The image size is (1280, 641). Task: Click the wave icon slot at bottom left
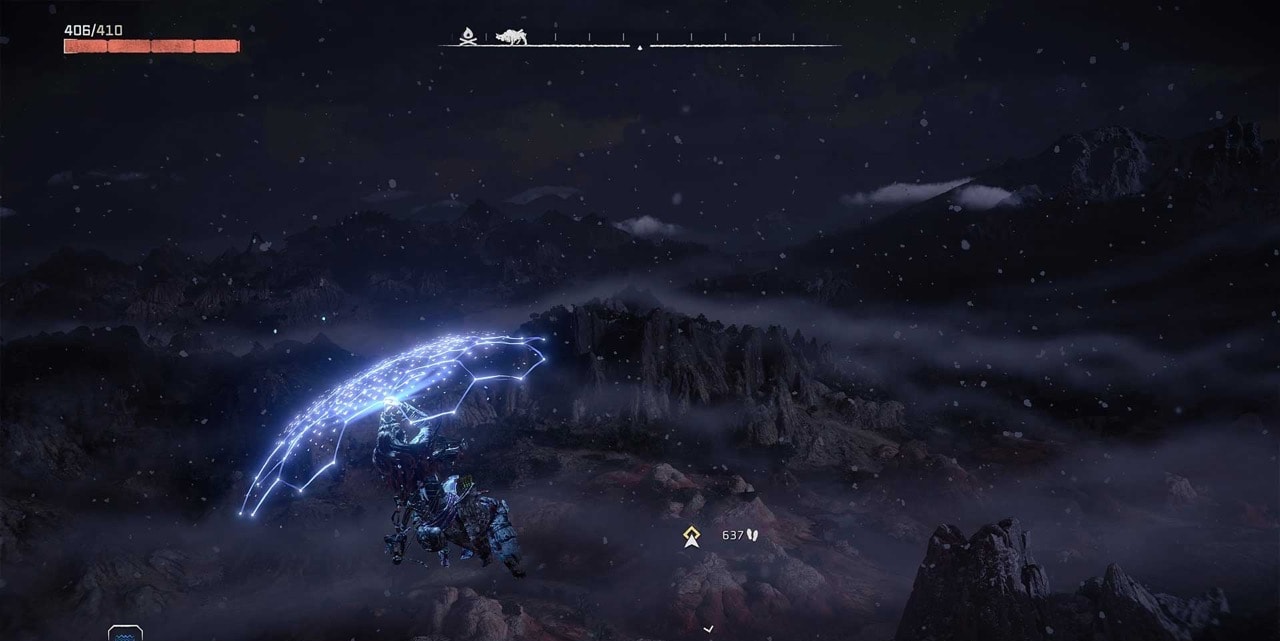125,634
